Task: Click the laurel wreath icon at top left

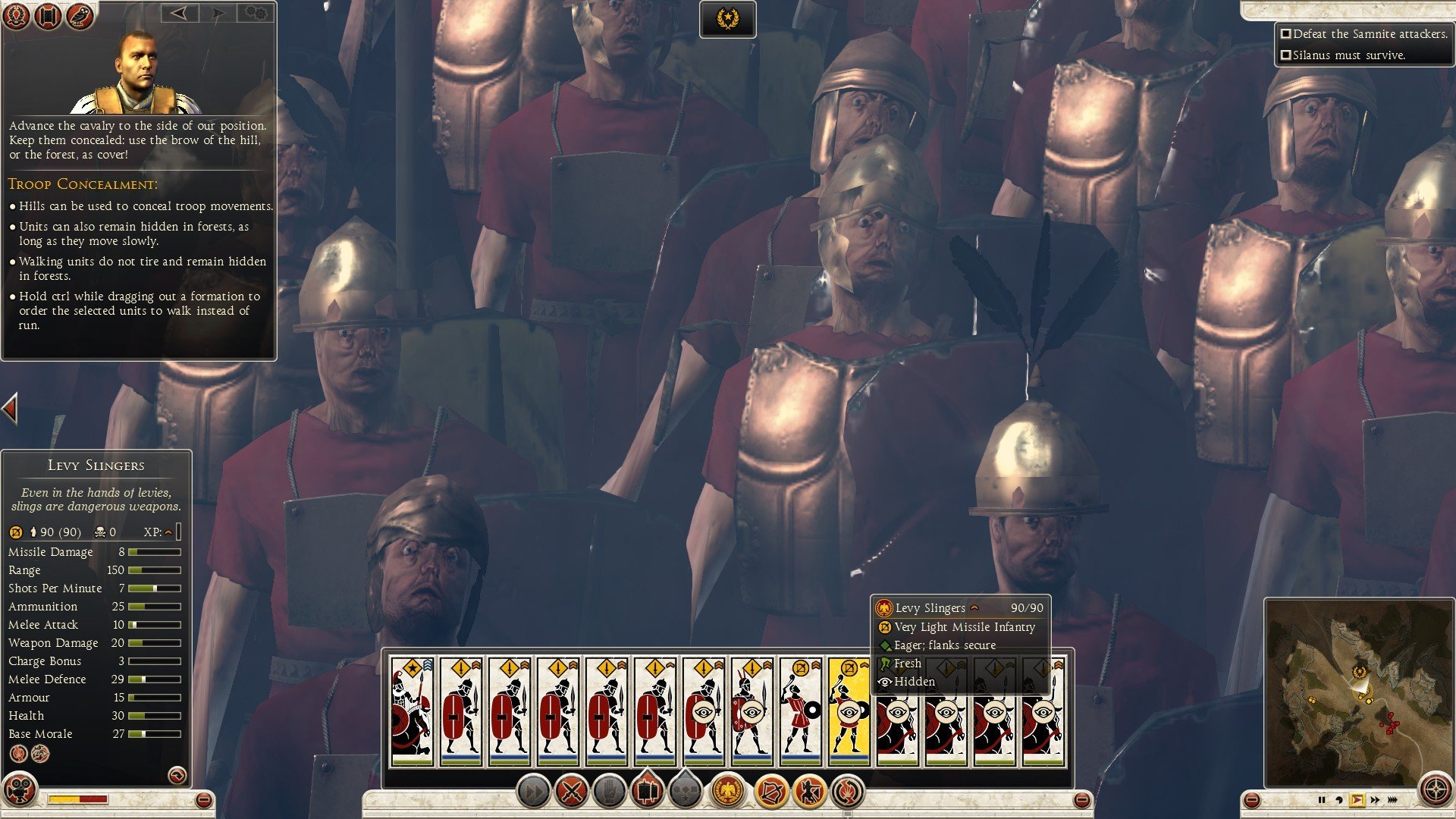Action: pos(16,15)
